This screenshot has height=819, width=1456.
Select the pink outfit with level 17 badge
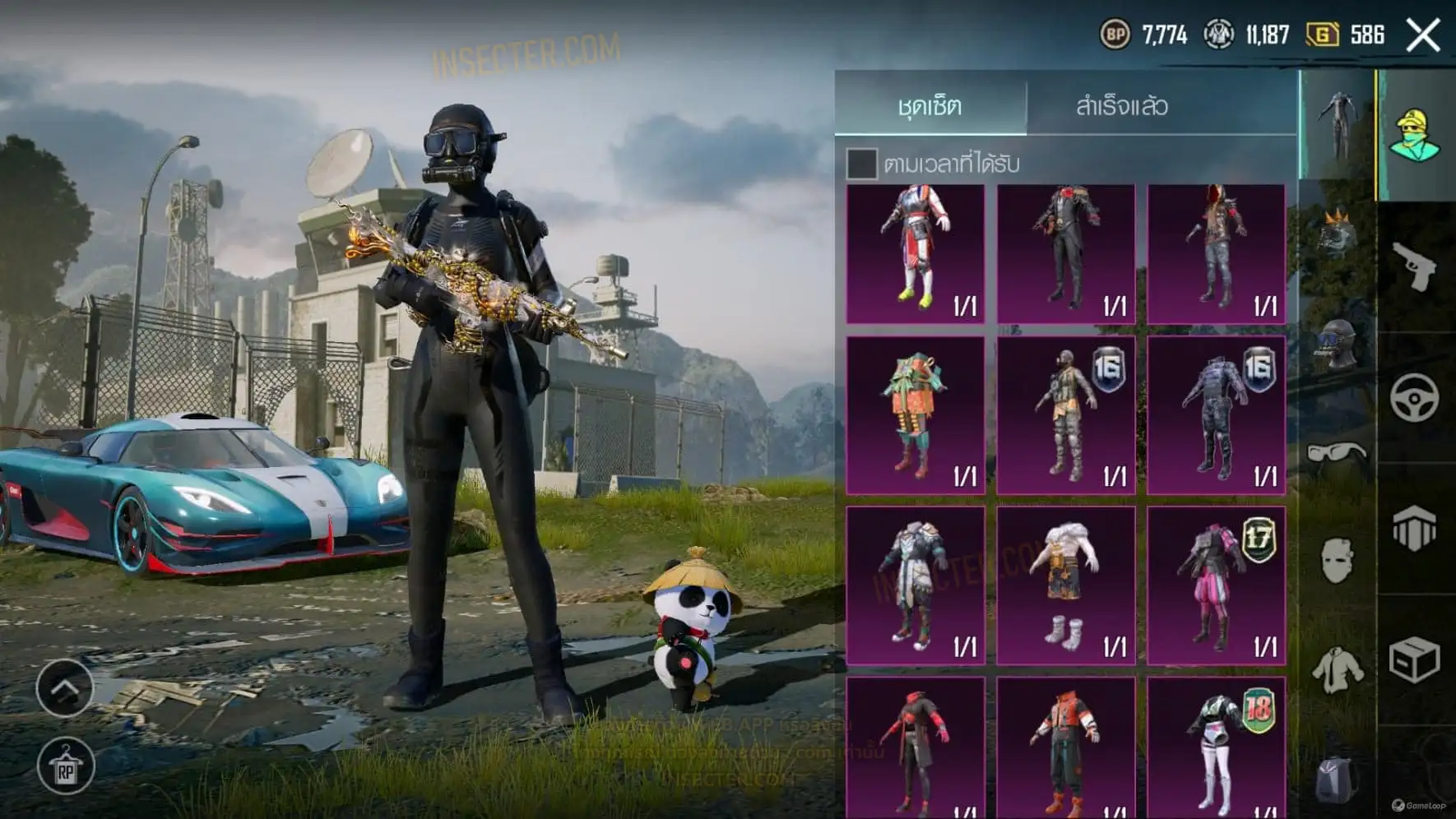1216,585
